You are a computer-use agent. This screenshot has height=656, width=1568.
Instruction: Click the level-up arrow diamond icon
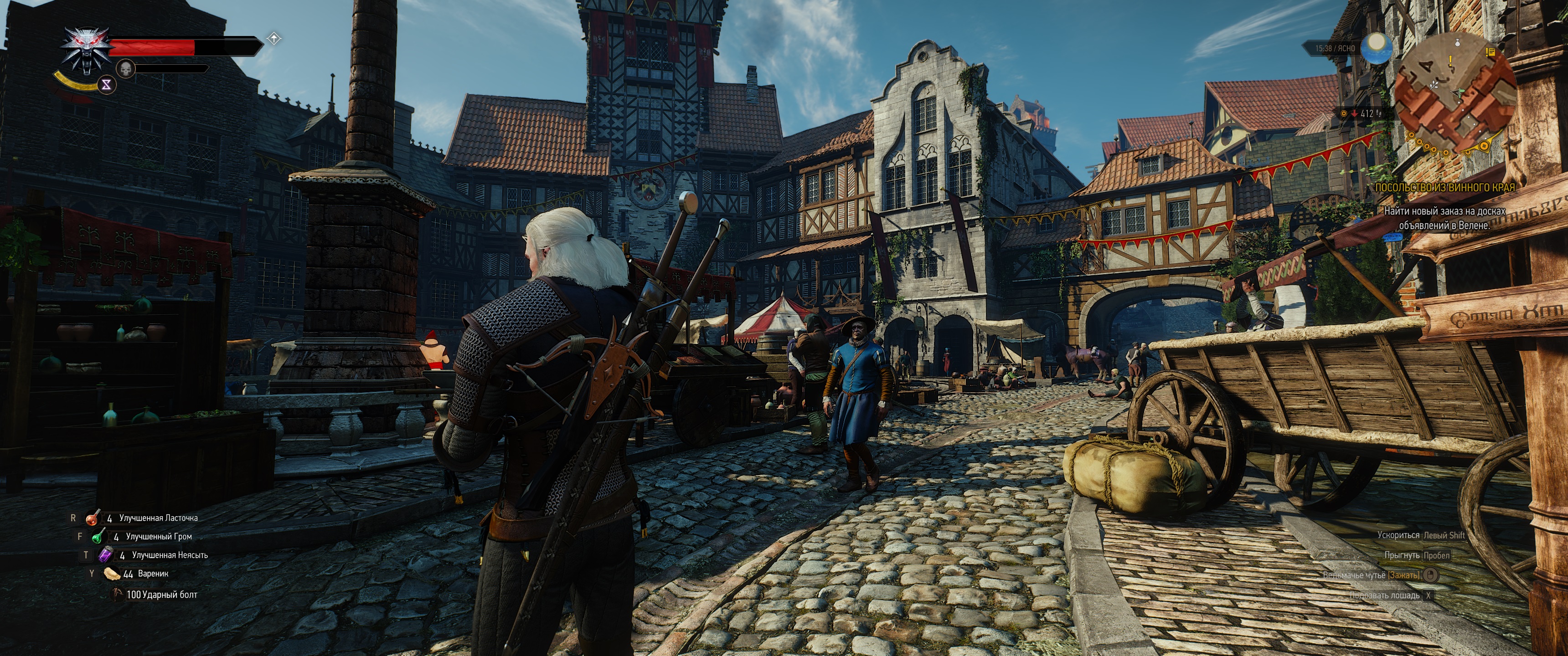pos(274,39)
